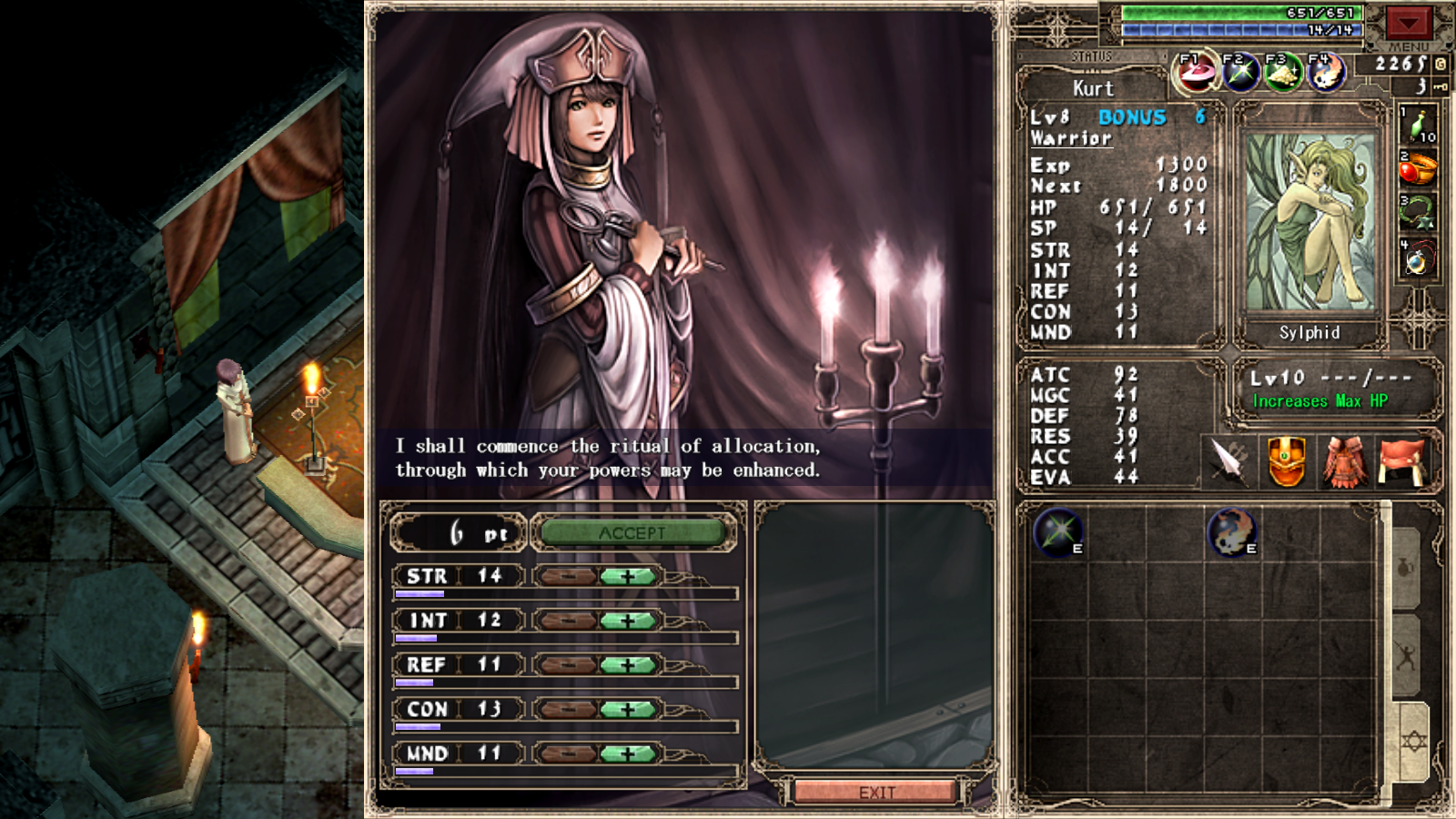Confirm allocation with the ACCEPT button
The width and height of the screenshot is (1456, 819).
tap(632, 533)
